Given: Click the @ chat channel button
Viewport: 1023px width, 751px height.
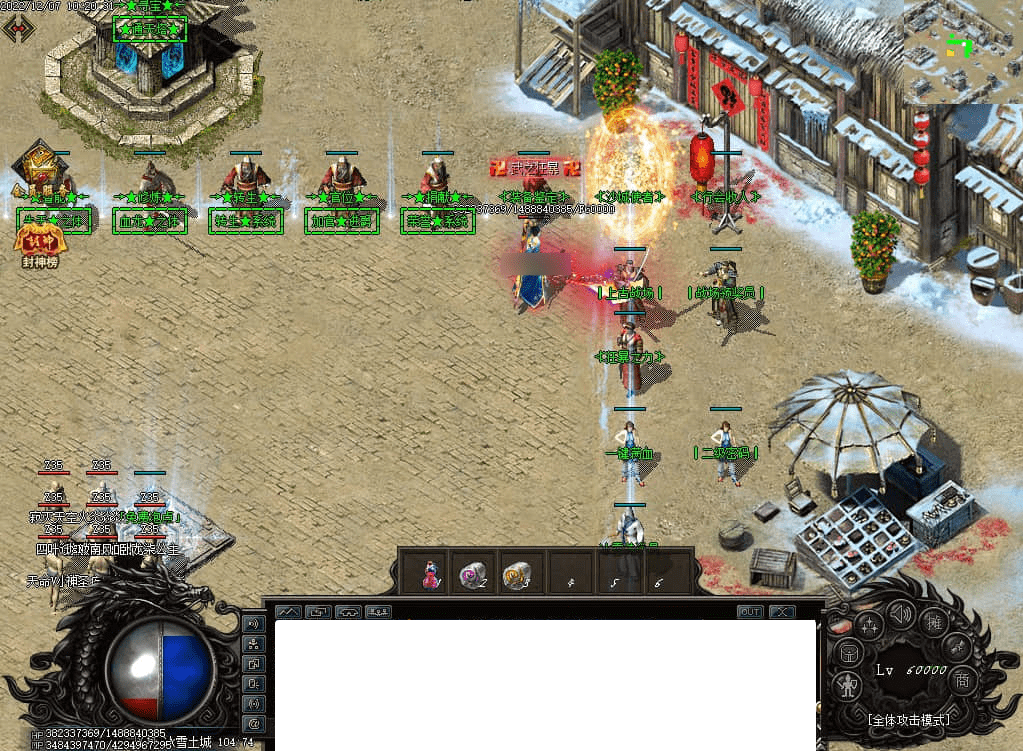Looking at the screenshot, I should point(253,723).
